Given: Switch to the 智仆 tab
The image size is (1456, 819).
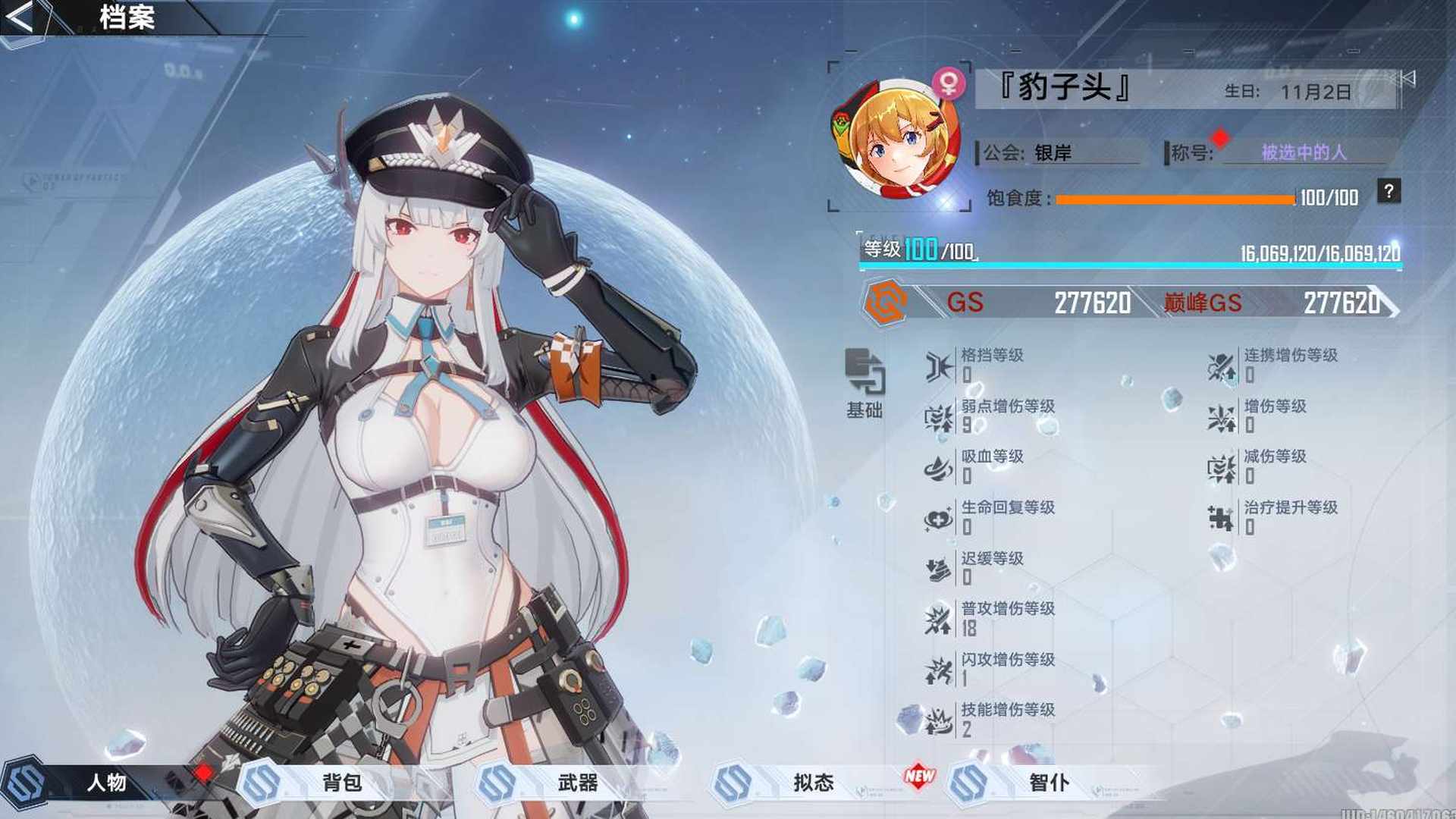Looking at the screenshot, I should tap(1049, 783).
